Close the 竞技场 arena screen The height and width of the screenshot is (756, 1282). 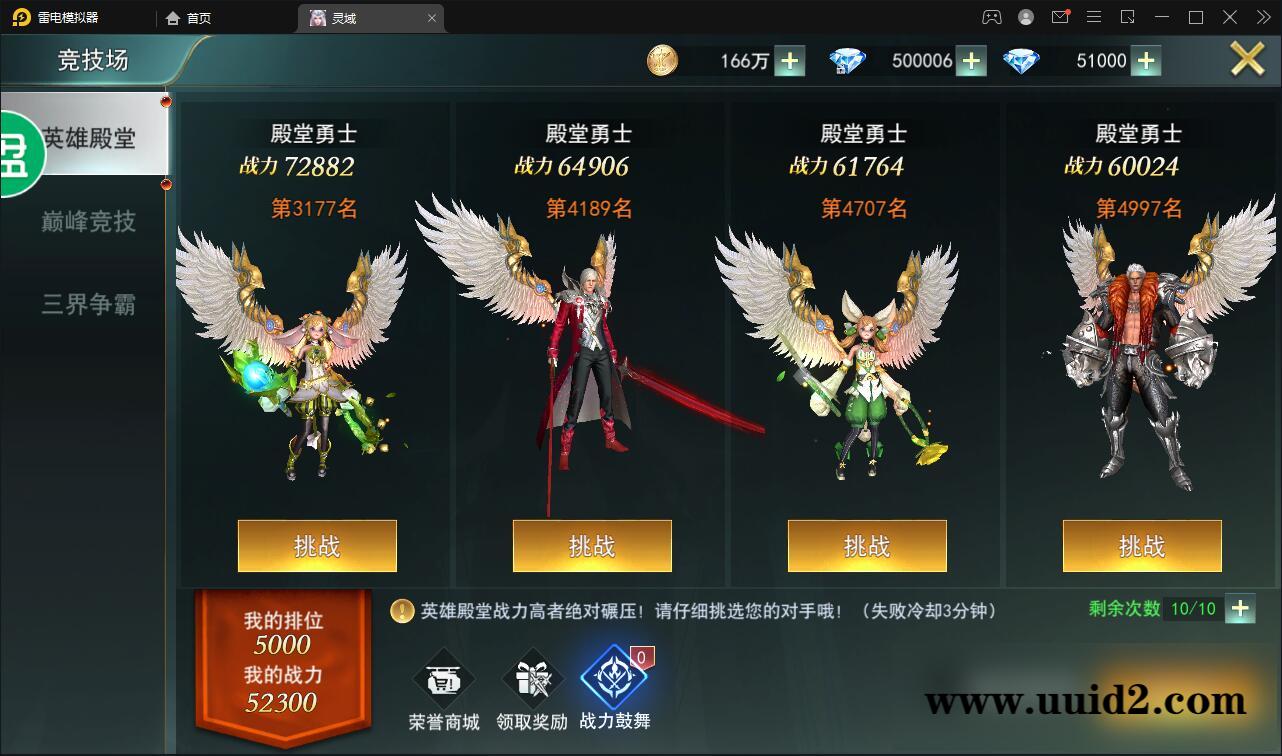pyautogui.click(x=1247, y=58)
